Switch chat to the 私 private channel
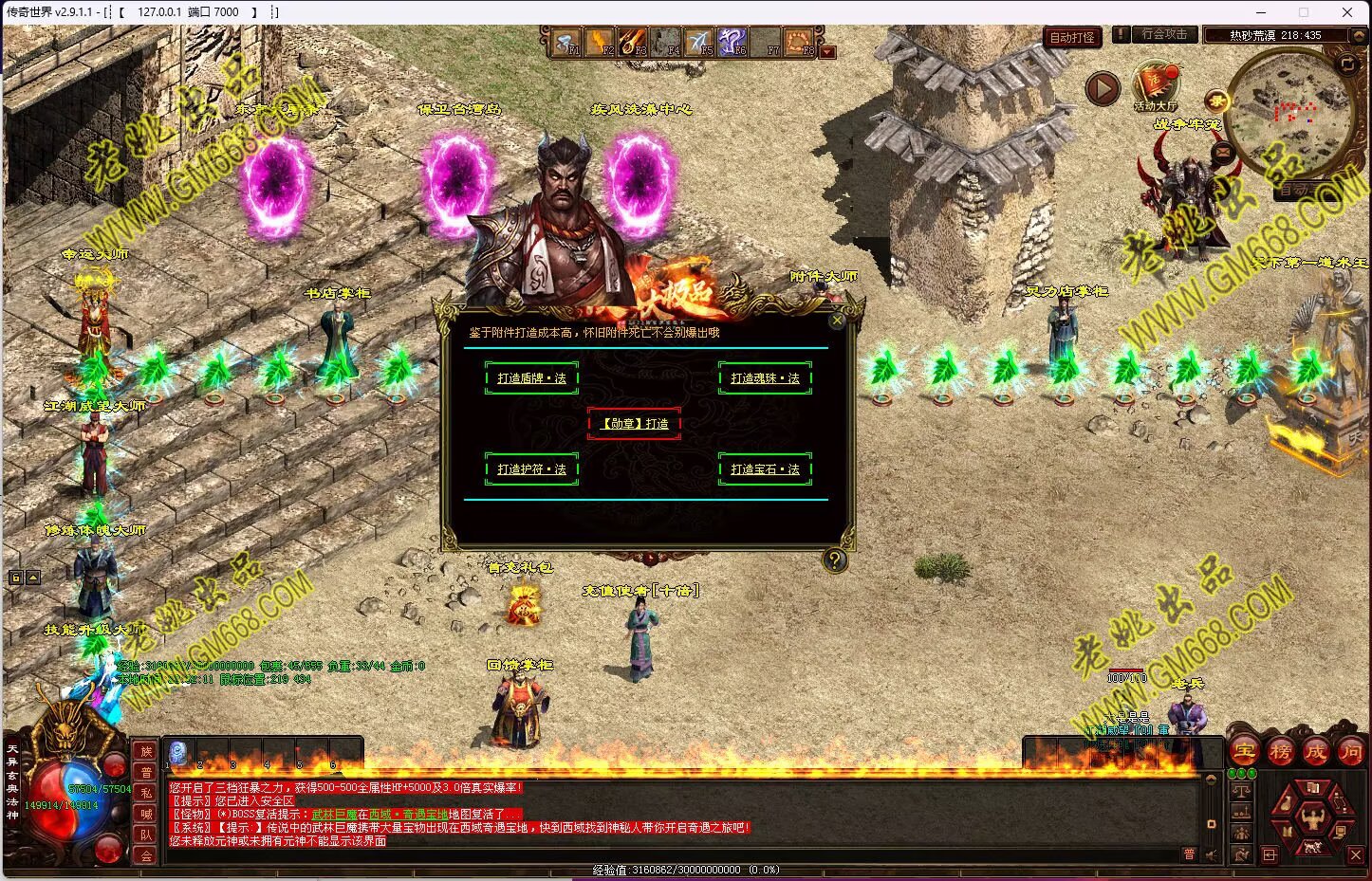 pyautogui.click(x=146, y=793)
